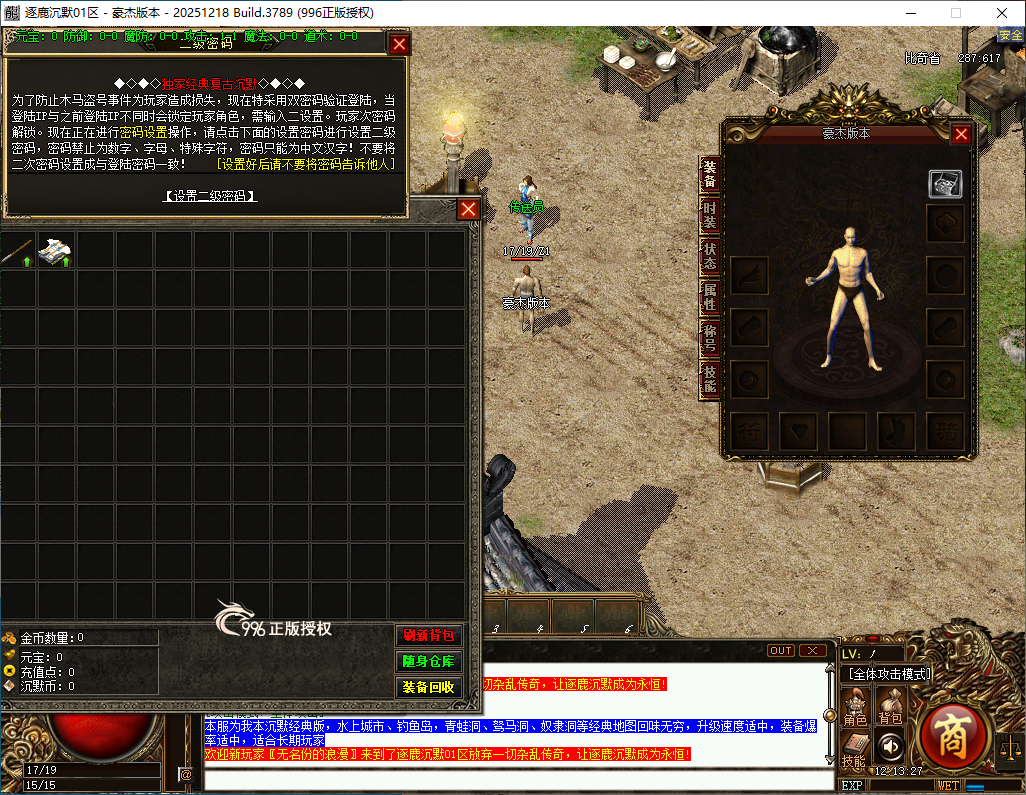Switch to the 技能 tab in the character panel

tap(709, 379)
